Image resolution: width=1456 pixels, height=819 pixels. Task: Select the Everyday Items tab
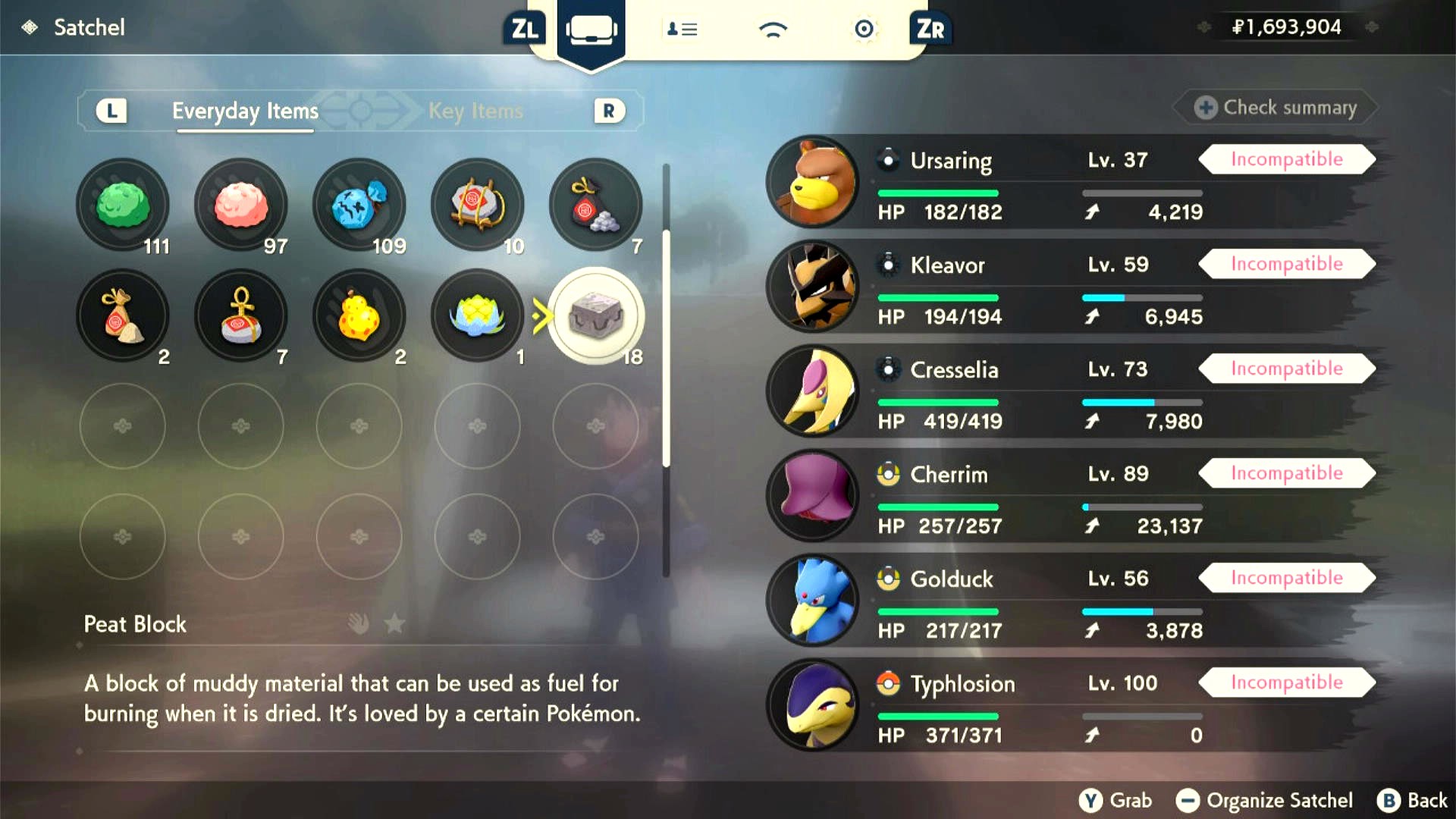pyautogui.click(x=245, y=111)
